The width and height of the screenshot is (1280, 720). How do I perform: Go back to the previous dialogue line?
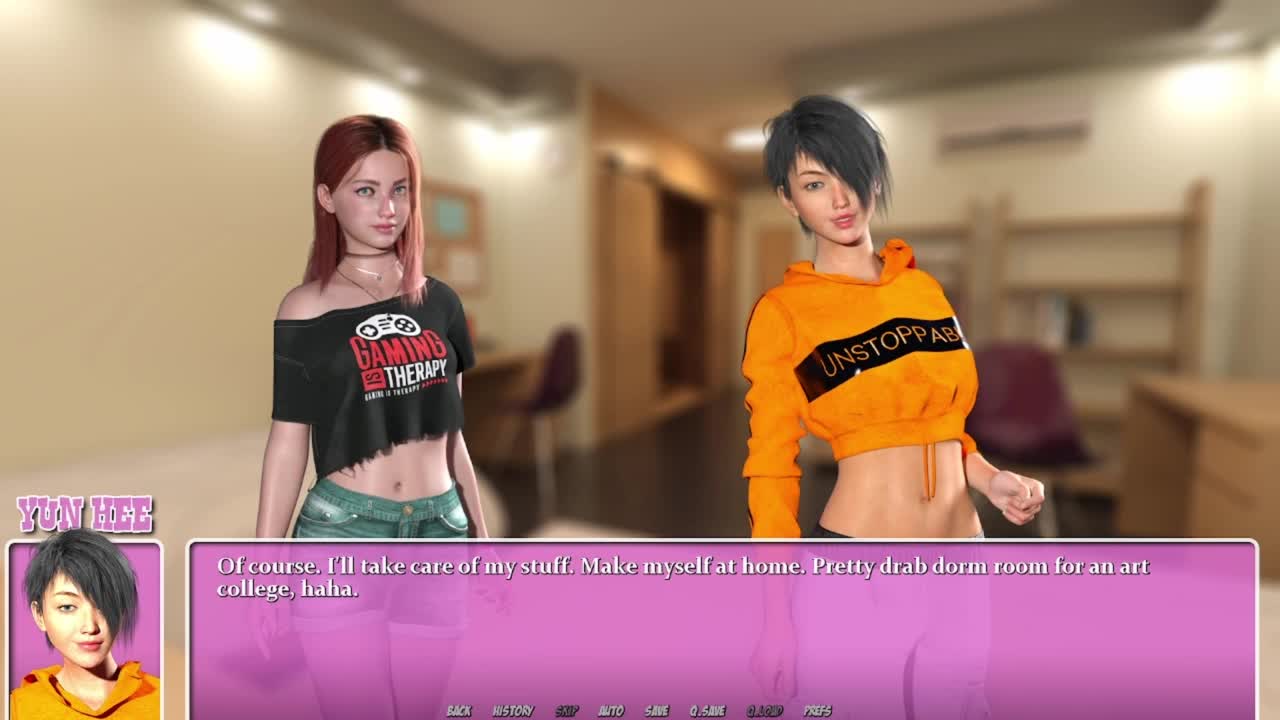coord(459,711)
